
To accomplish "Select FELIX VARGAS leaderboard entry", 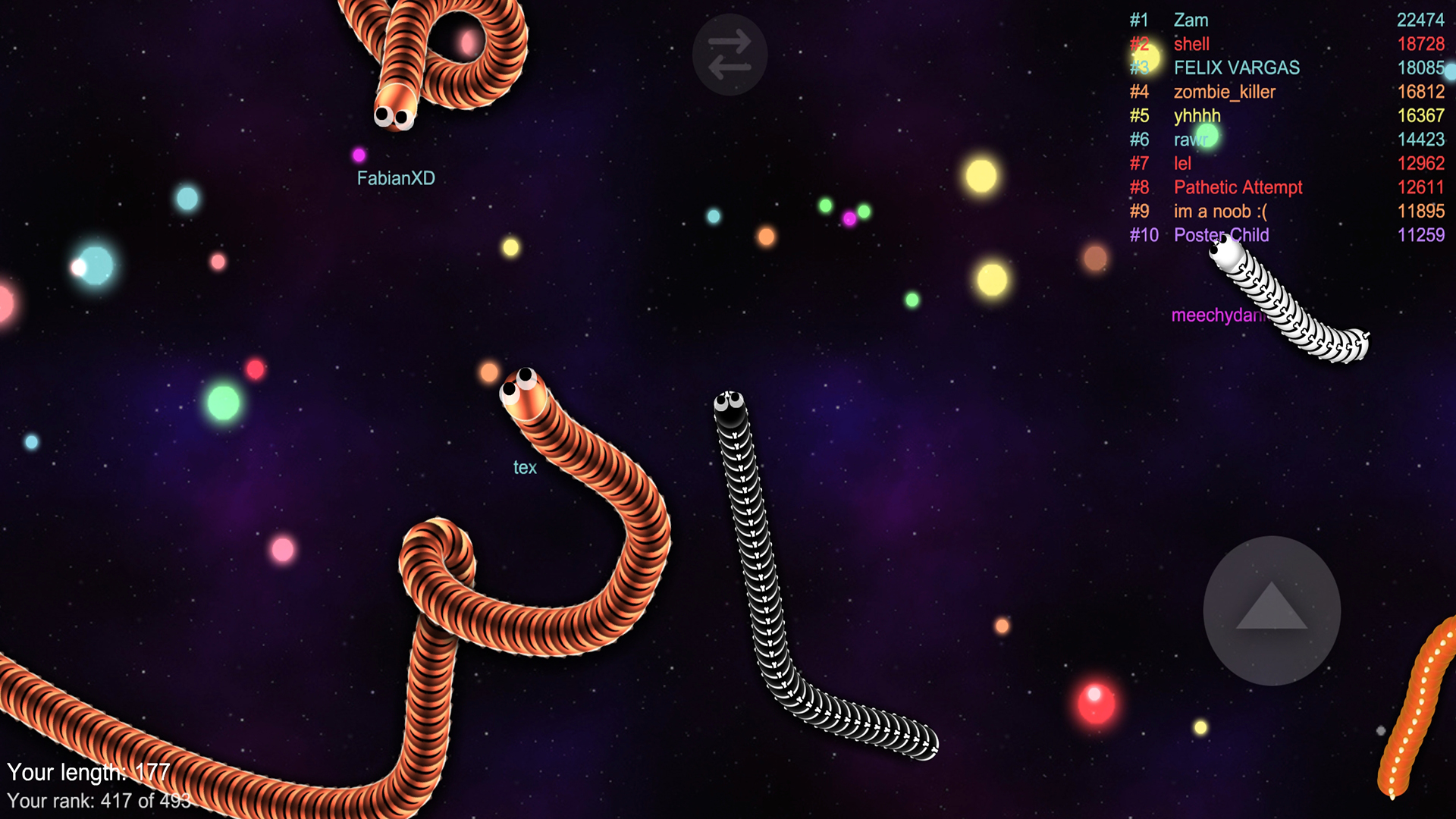I will 1237,68.
